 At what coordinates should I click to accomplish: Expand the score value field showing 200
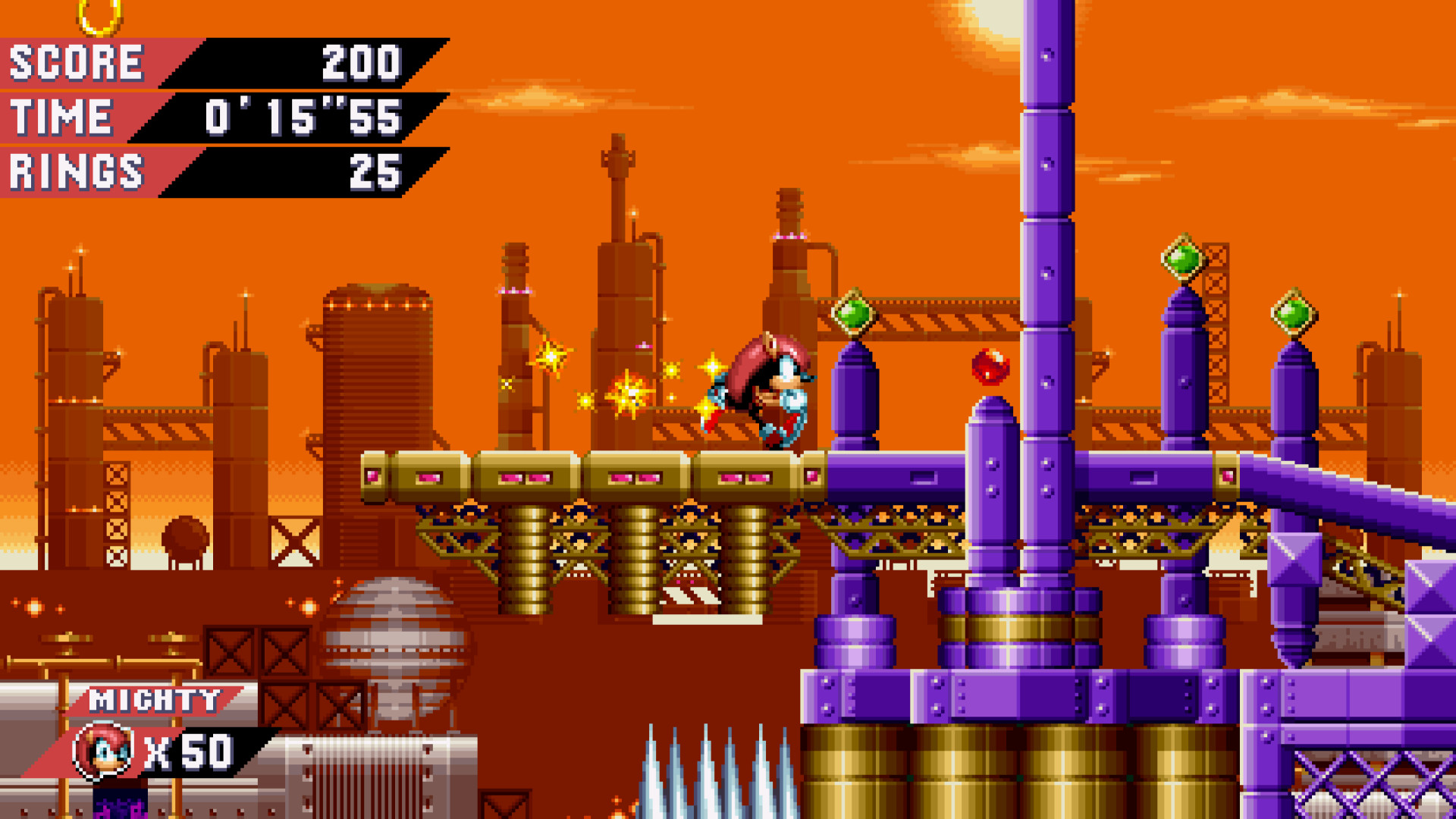[x=360, y=64]
